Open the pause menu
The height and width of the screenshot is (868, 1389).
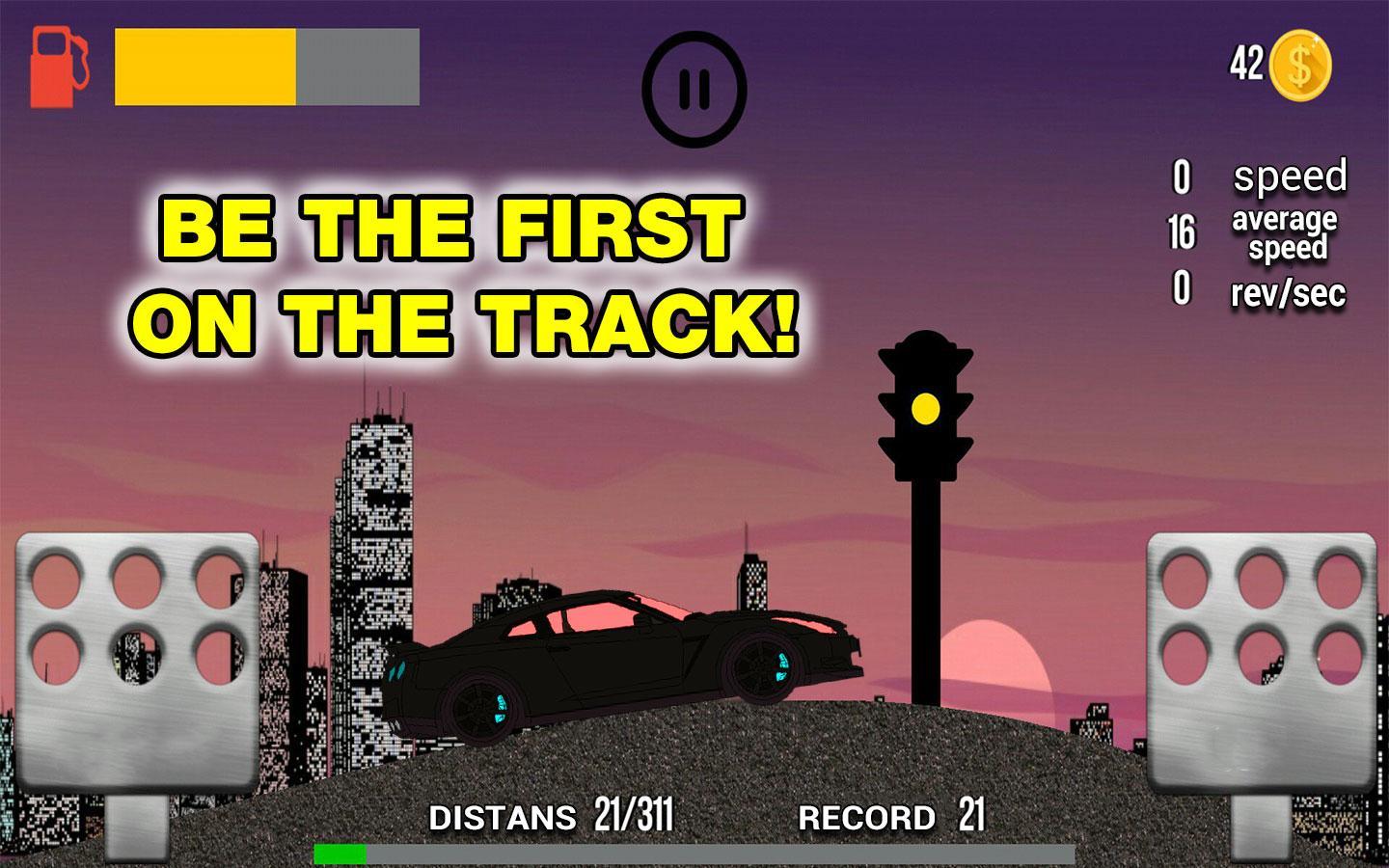pos(694,87)
